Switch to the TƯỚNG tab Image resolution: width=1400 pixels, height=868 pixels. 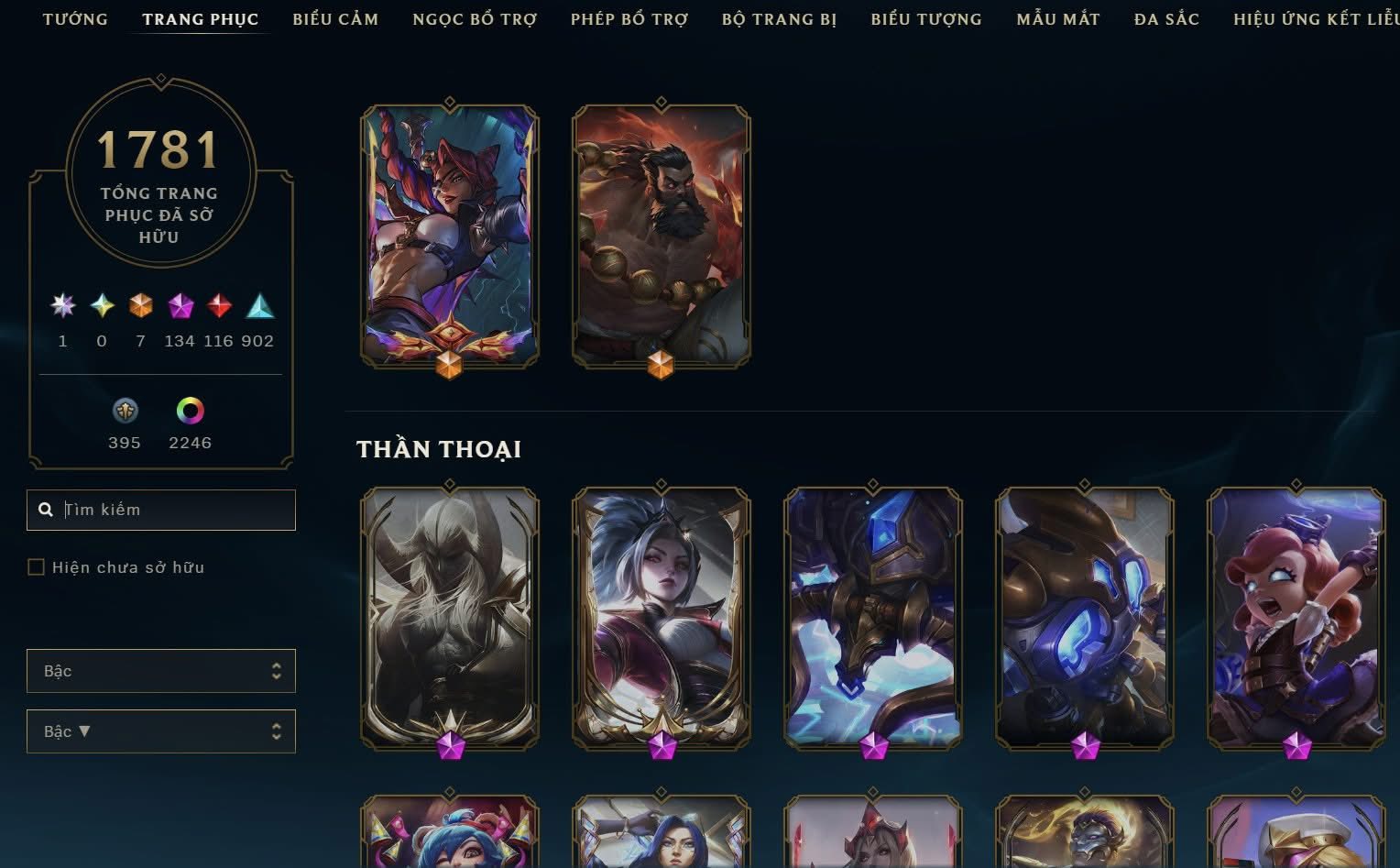[x=76, y=18]
